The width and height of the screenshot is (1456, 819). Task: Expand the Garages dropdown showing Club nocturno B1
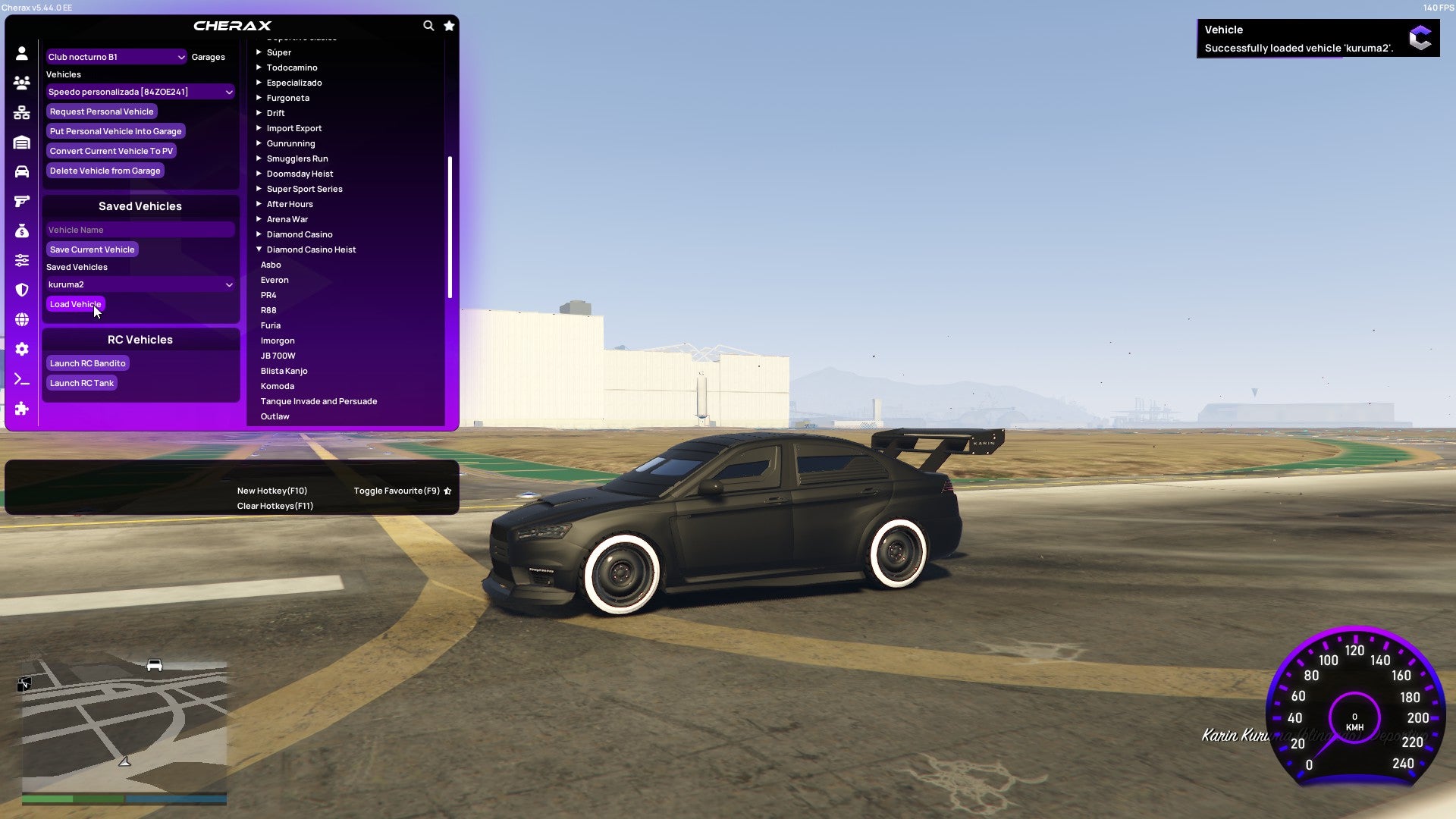(115, 56)
